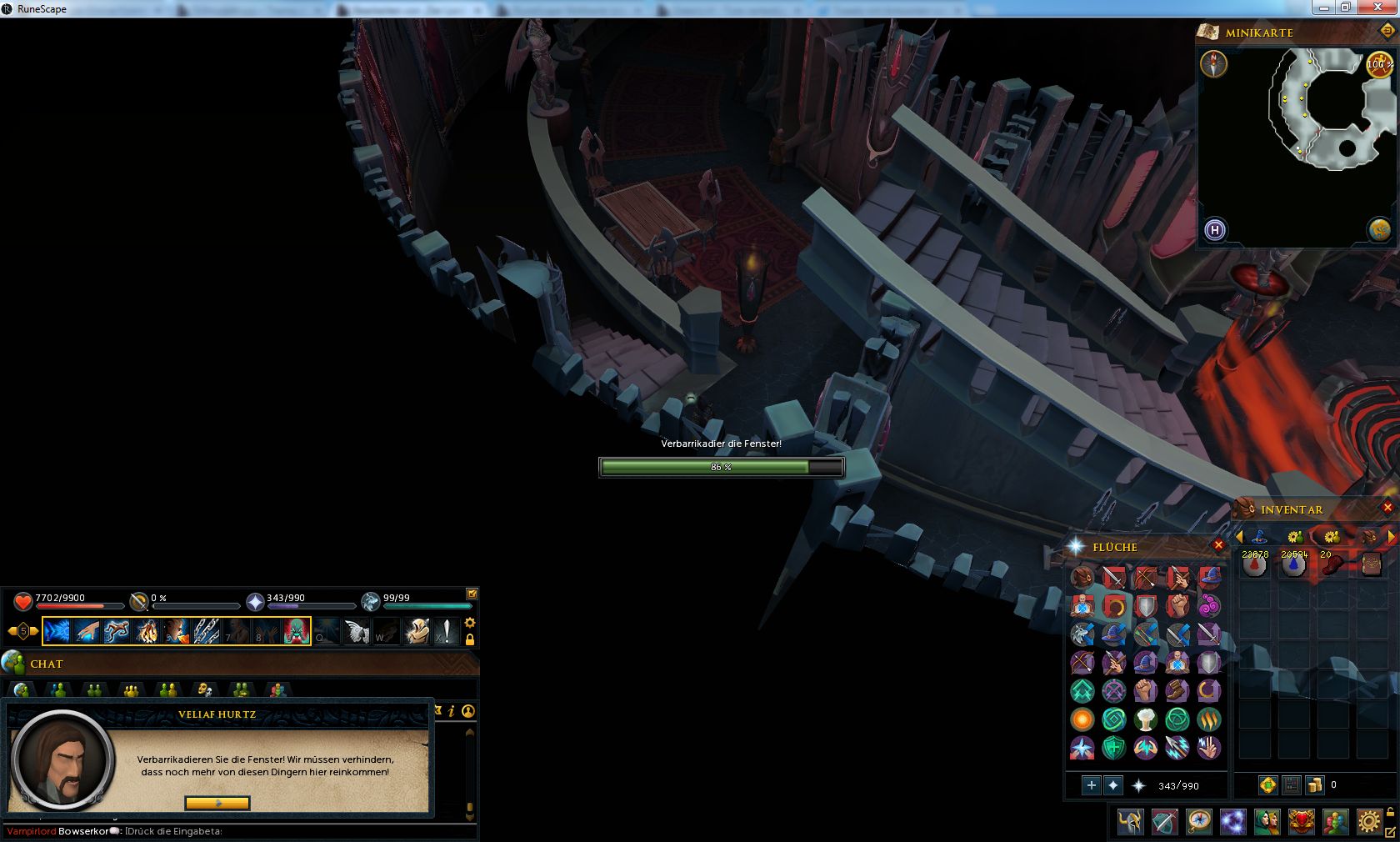
Task: Close the Inventar panel
Action: click(x=1387, y=508)
